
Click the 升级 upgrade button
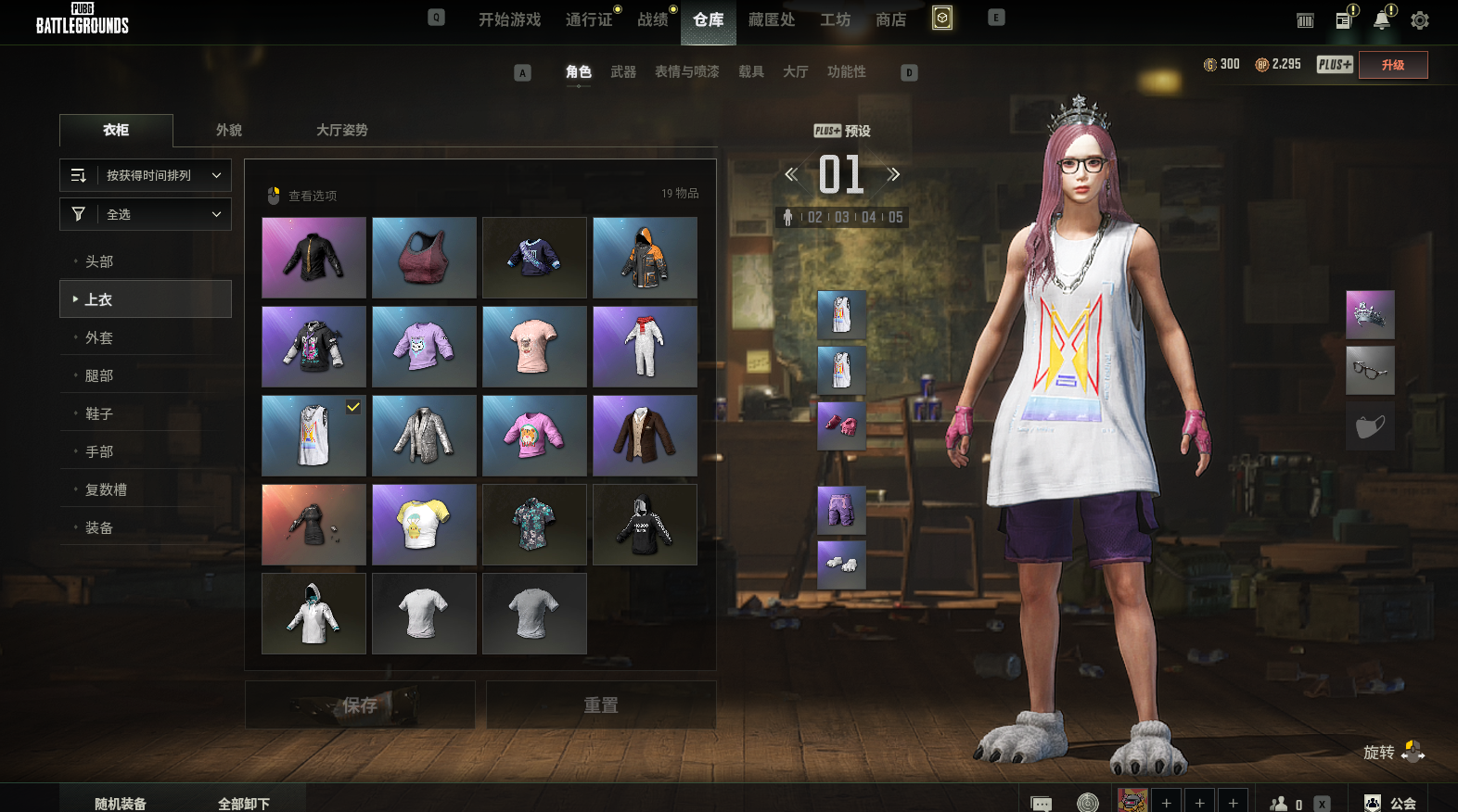coord(1392,65)
